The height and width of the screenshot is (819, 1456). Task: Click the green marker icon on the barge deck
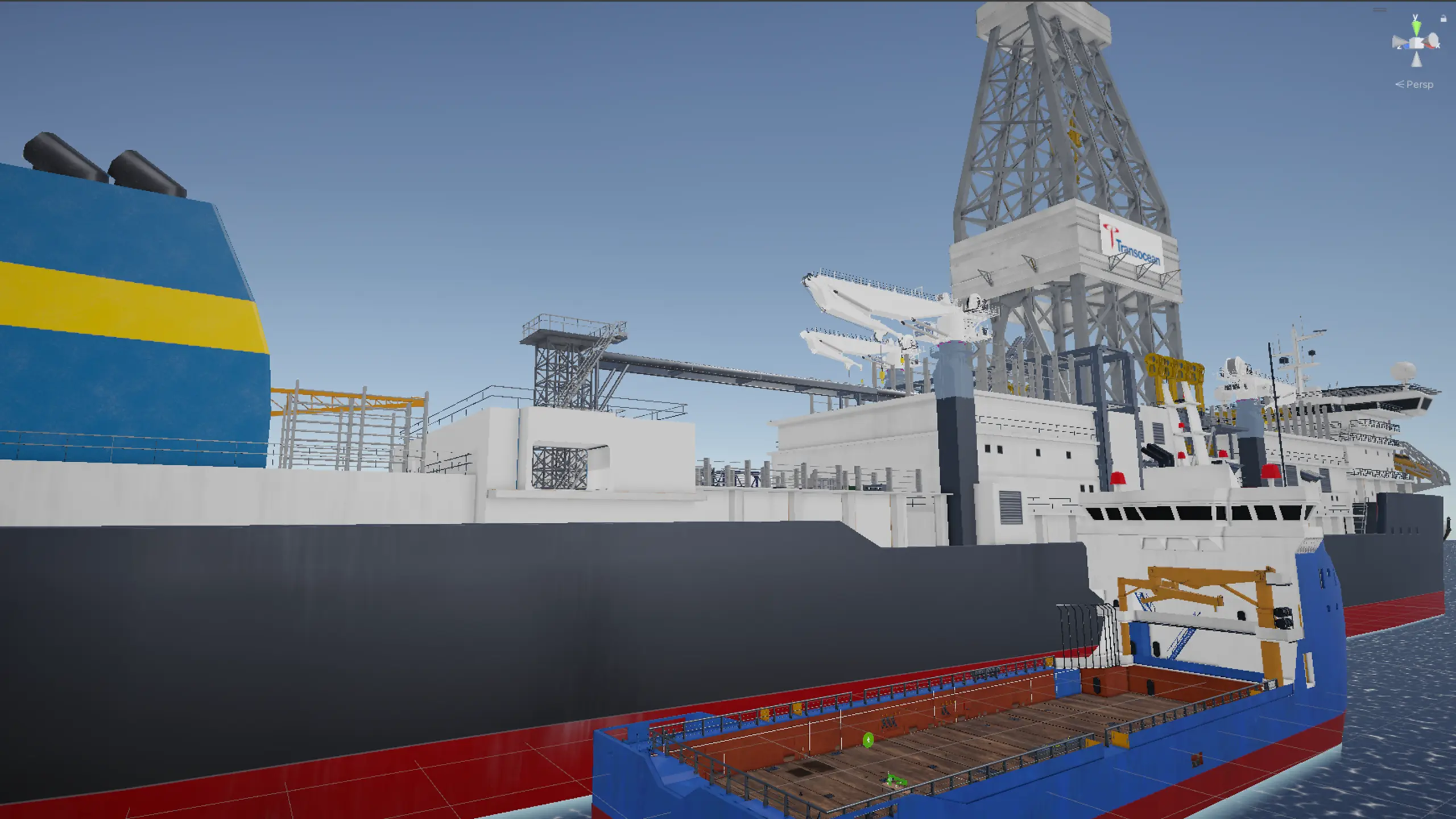pos(868,741)
